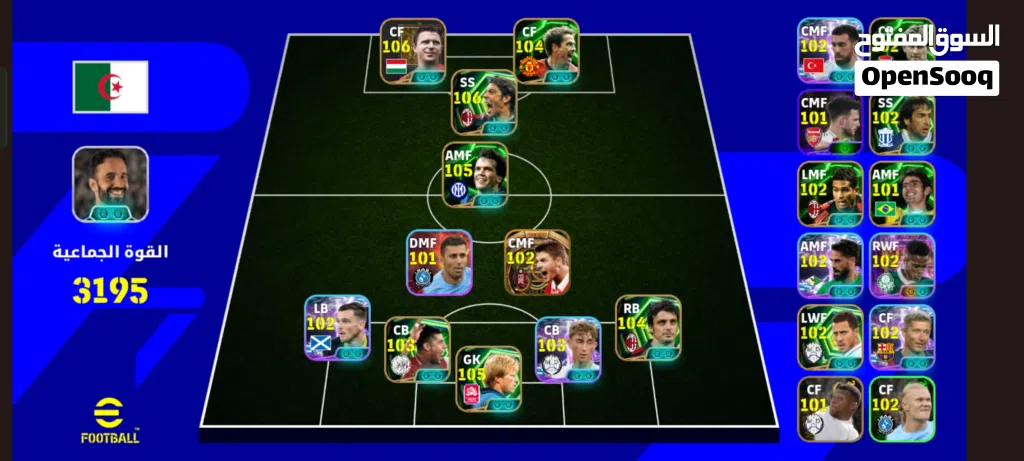Image resolution: width=1024 pixels, height=461 pixels.
Task: Select the AMF 101 card with Brazil flag
Action: [902, 194]
